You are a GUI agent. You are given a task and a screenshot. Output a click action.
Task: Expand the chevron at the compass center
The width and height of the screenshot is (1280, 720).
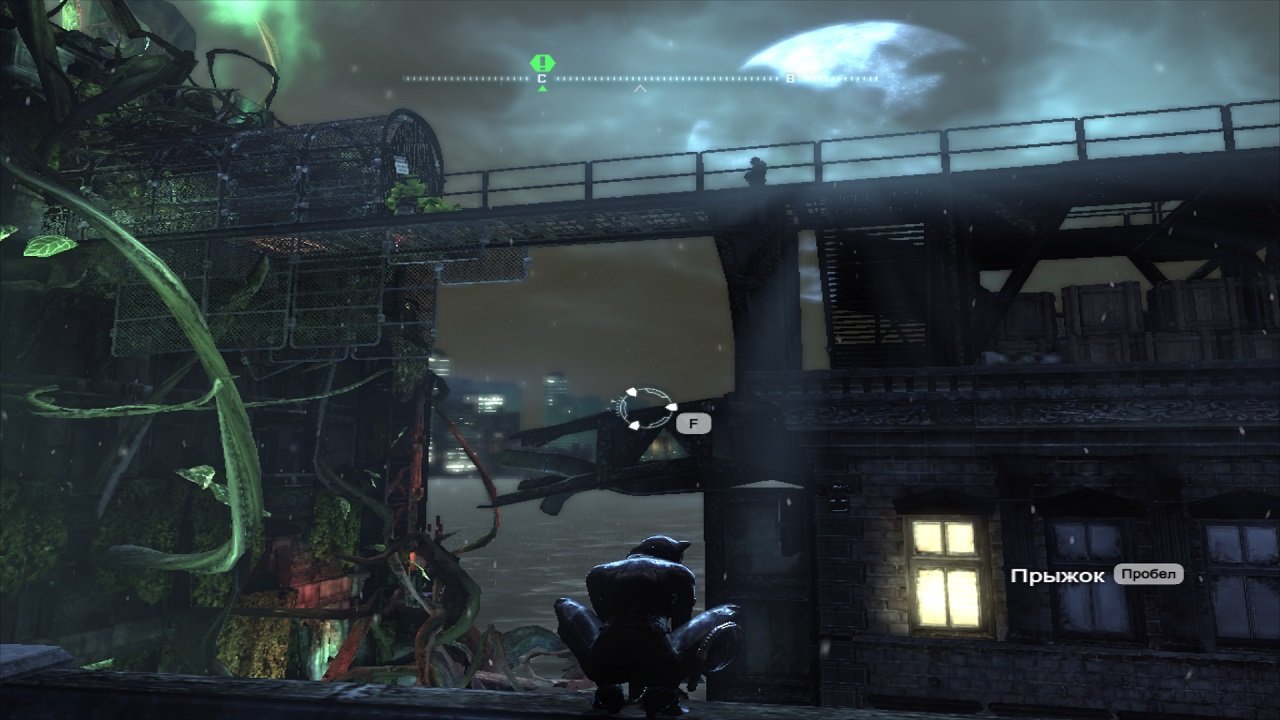639,89
